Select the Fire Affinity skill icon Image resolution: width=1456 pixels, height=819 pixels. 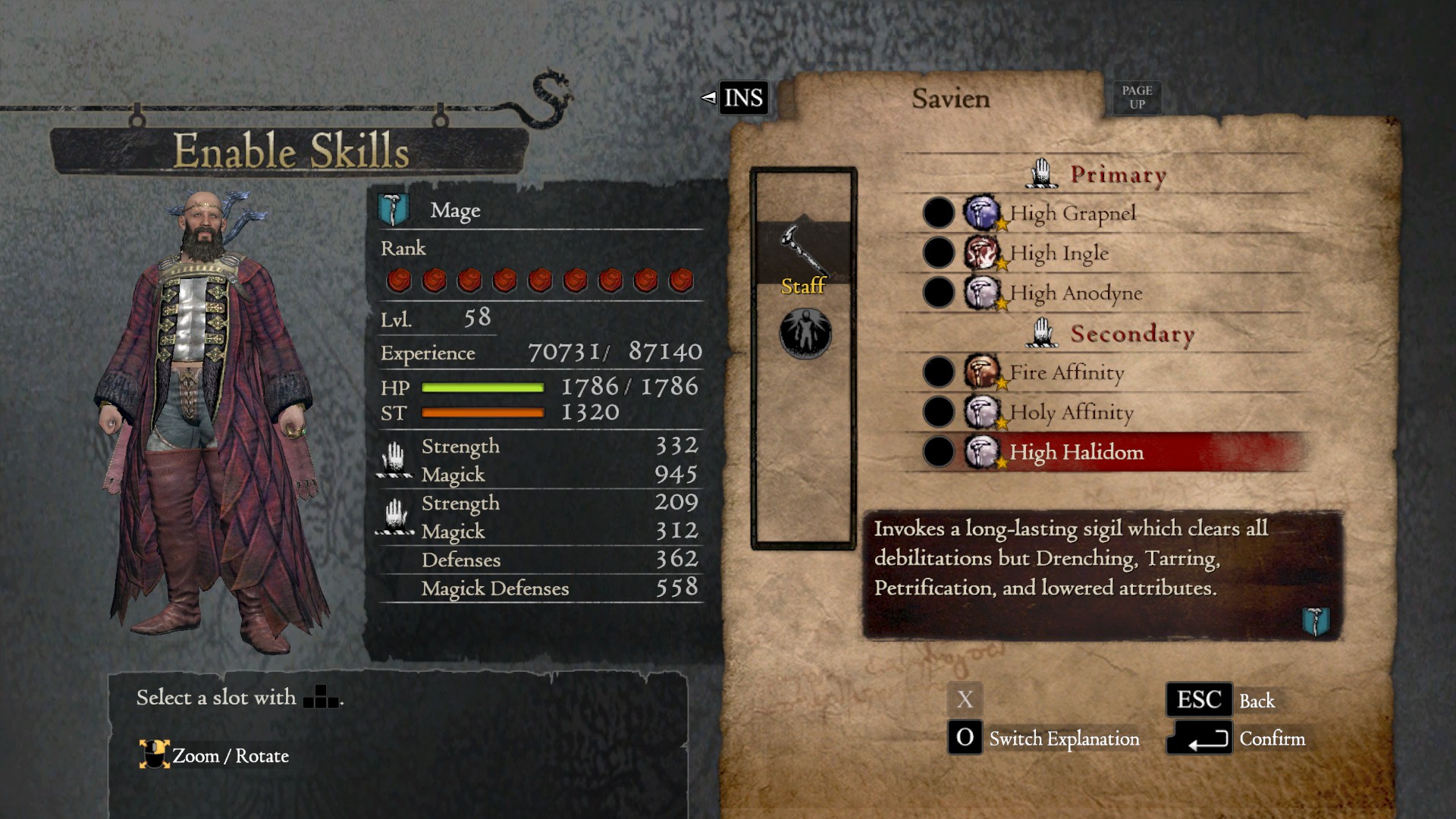pyautogui.click(x=981, y=372)
